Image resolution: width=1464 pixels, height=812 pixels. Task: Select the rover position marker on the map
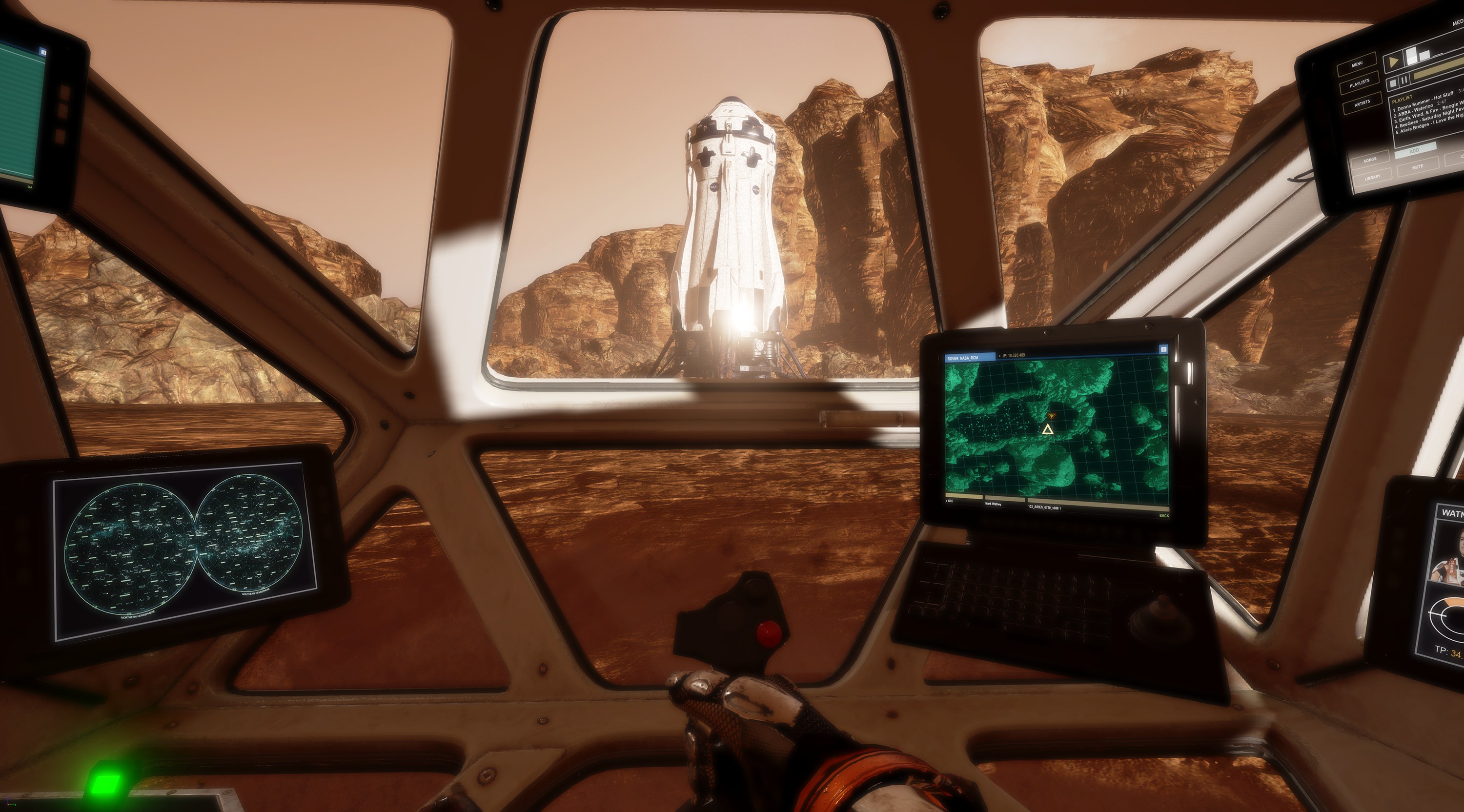[1052, 417]
